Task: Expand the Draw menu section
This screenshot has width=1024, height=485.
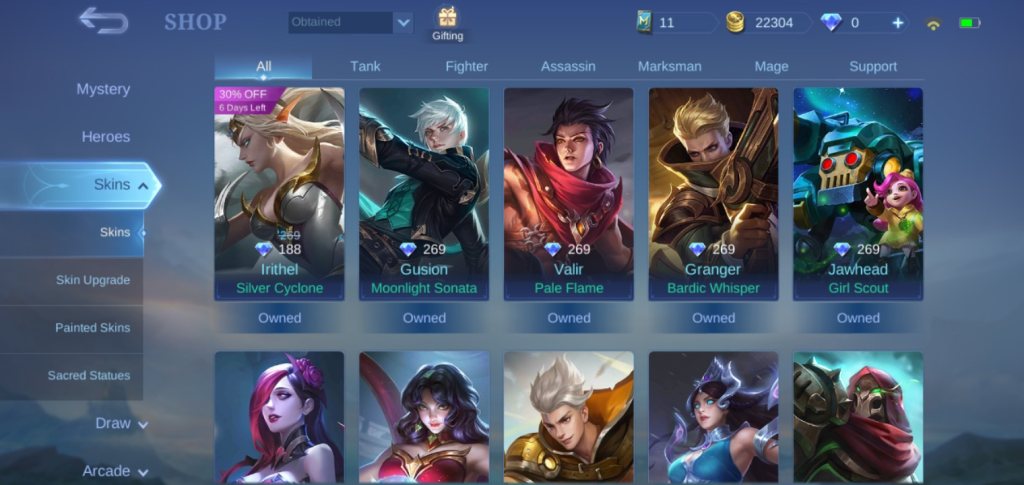Action: click(121, 423)
